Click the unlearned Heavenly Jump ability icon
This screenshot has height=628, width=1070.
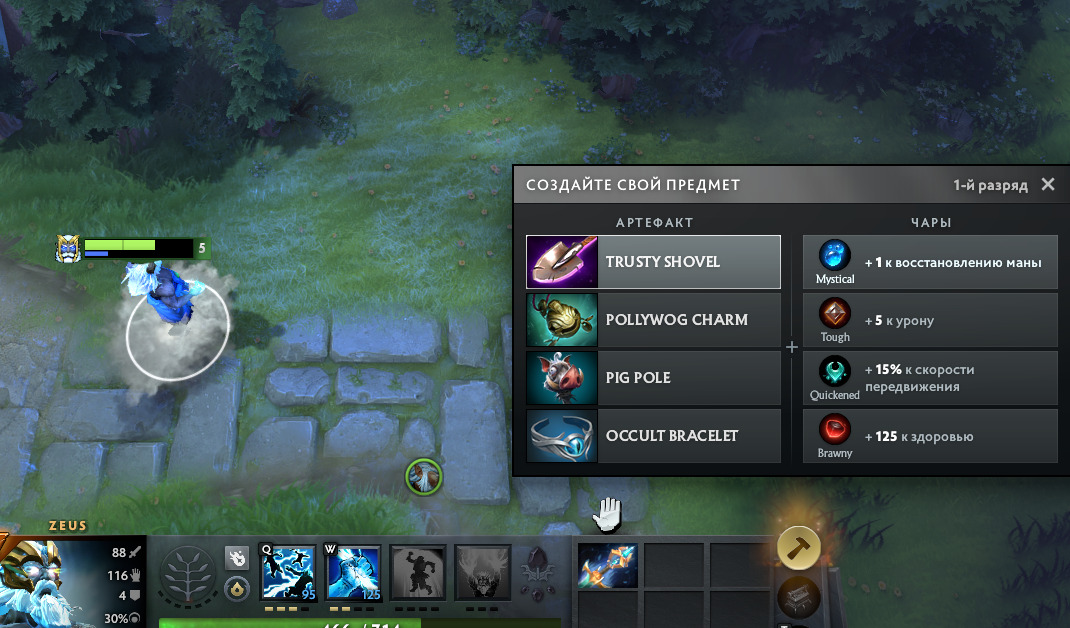[418, 573]
